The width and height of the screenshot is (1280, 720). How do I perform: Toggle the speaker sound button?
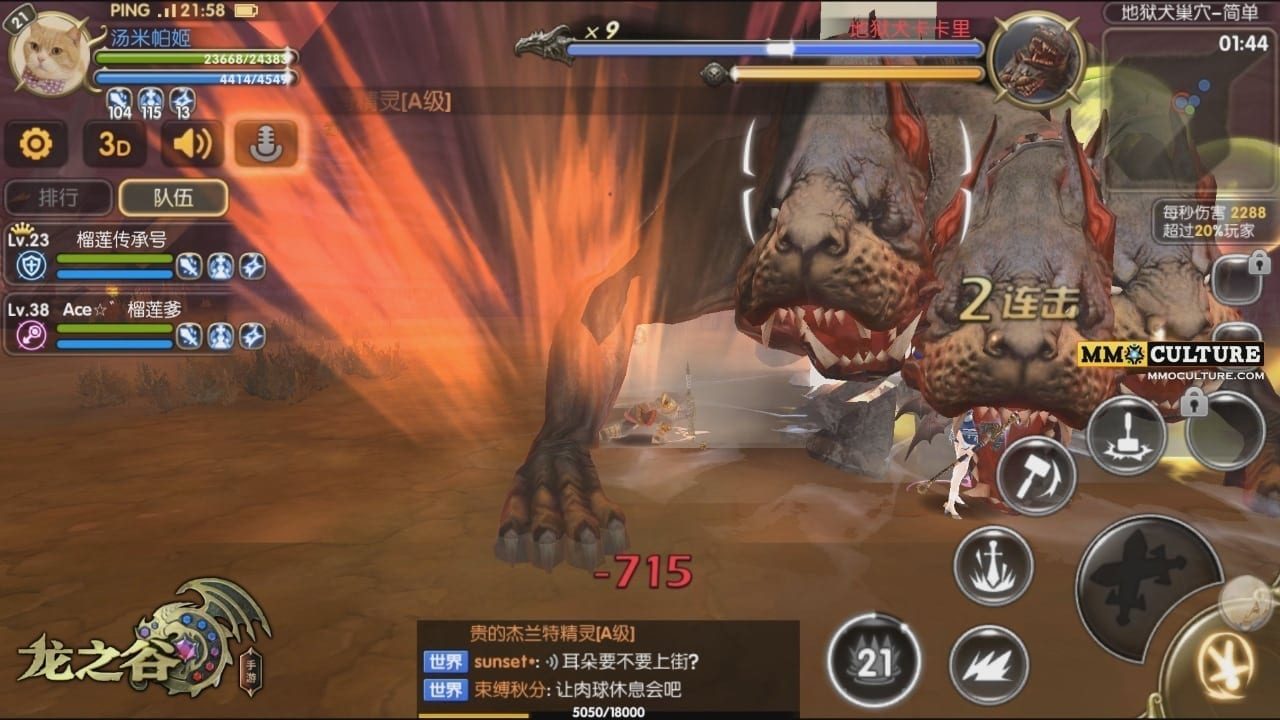pos(190,145)
